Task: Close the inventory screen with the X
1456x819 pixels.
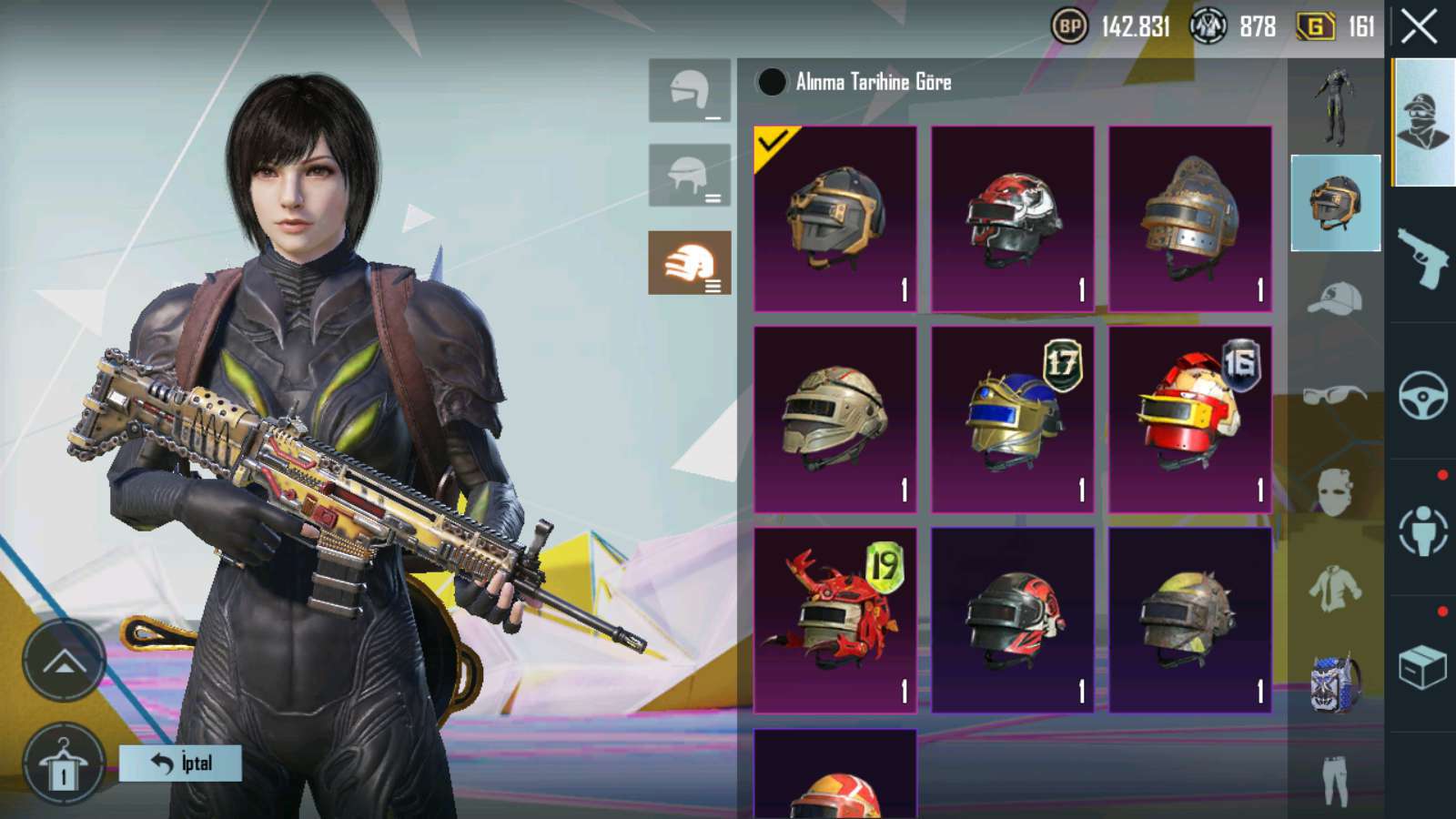Action: (x=1420, y=27)
